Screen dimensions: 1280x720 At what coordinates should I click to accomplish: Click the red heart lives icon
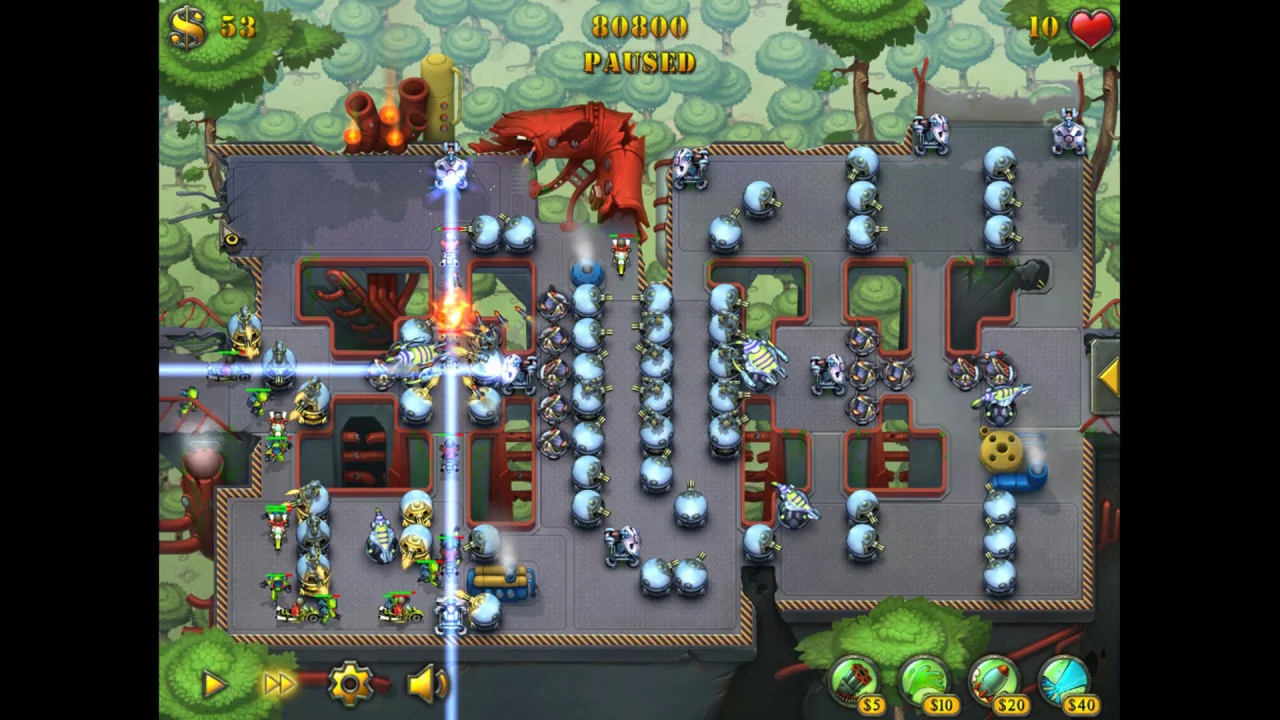pos(1089,29)
